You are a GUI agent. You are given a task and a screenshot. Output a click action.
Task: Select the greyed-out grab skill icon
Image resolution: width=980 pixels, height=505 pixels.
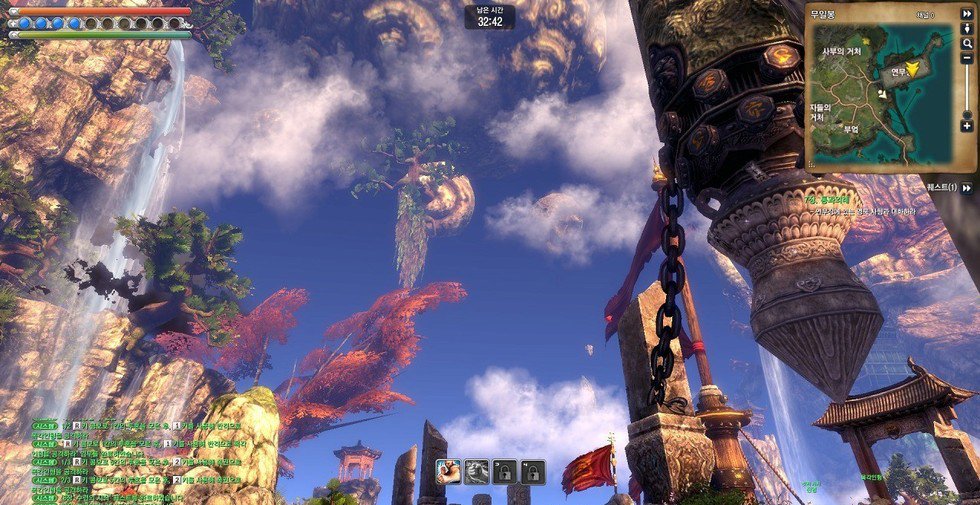pyautogui.click(x=477, y=471)
